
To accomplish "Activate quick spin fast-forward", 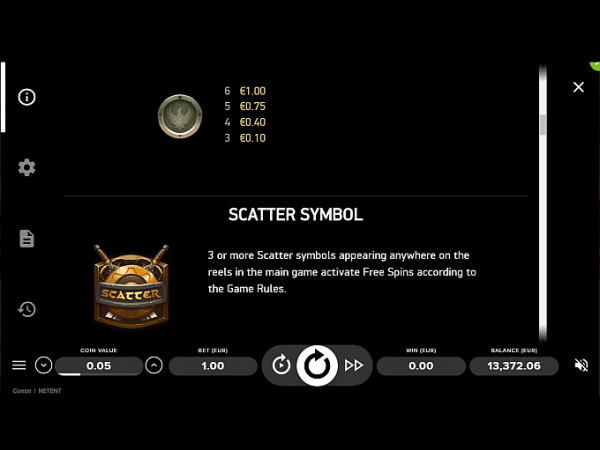I will [x=353, y=366].
